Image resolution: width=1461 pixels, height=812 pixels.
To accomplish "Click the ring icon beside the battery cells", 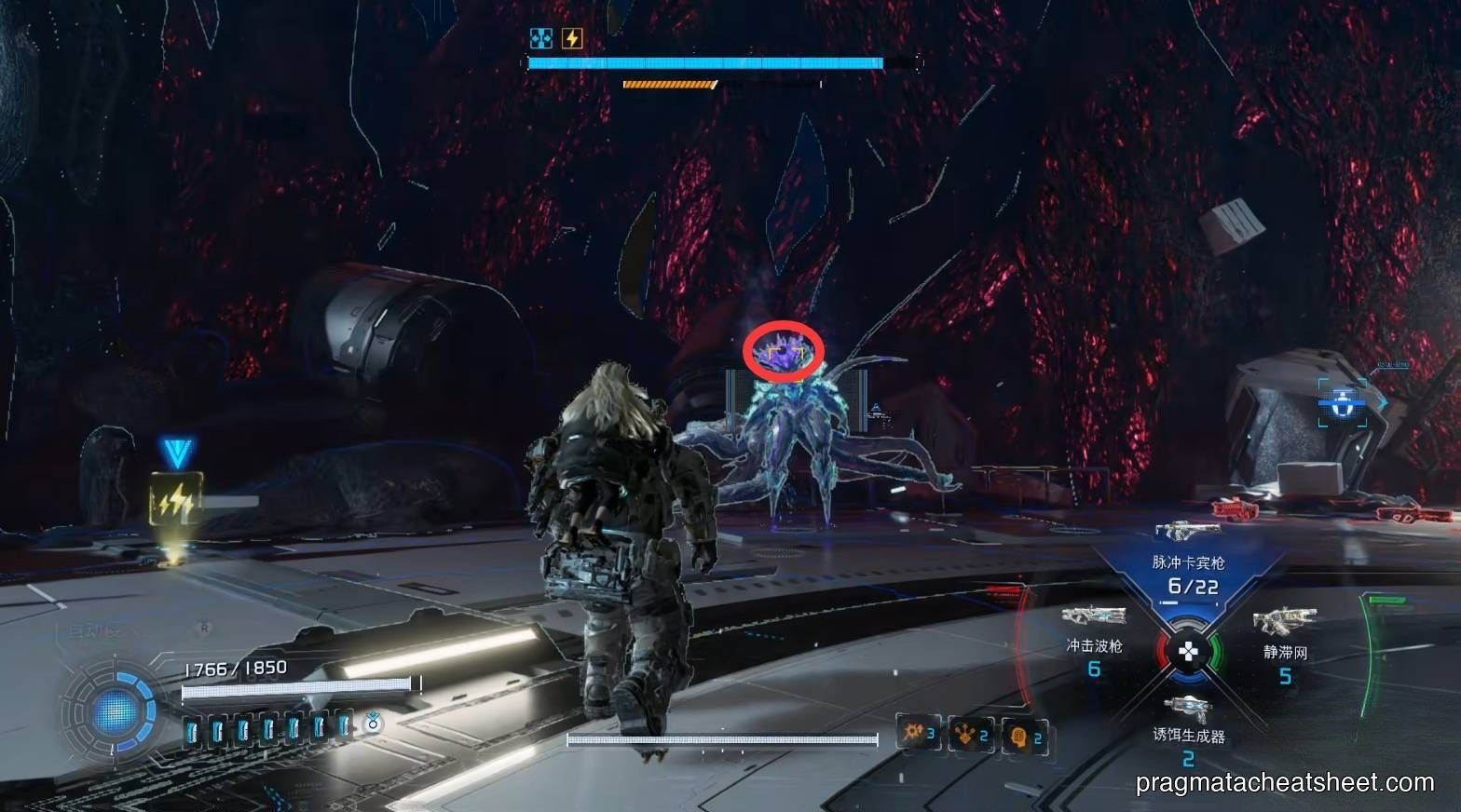I will coord(372,724).
